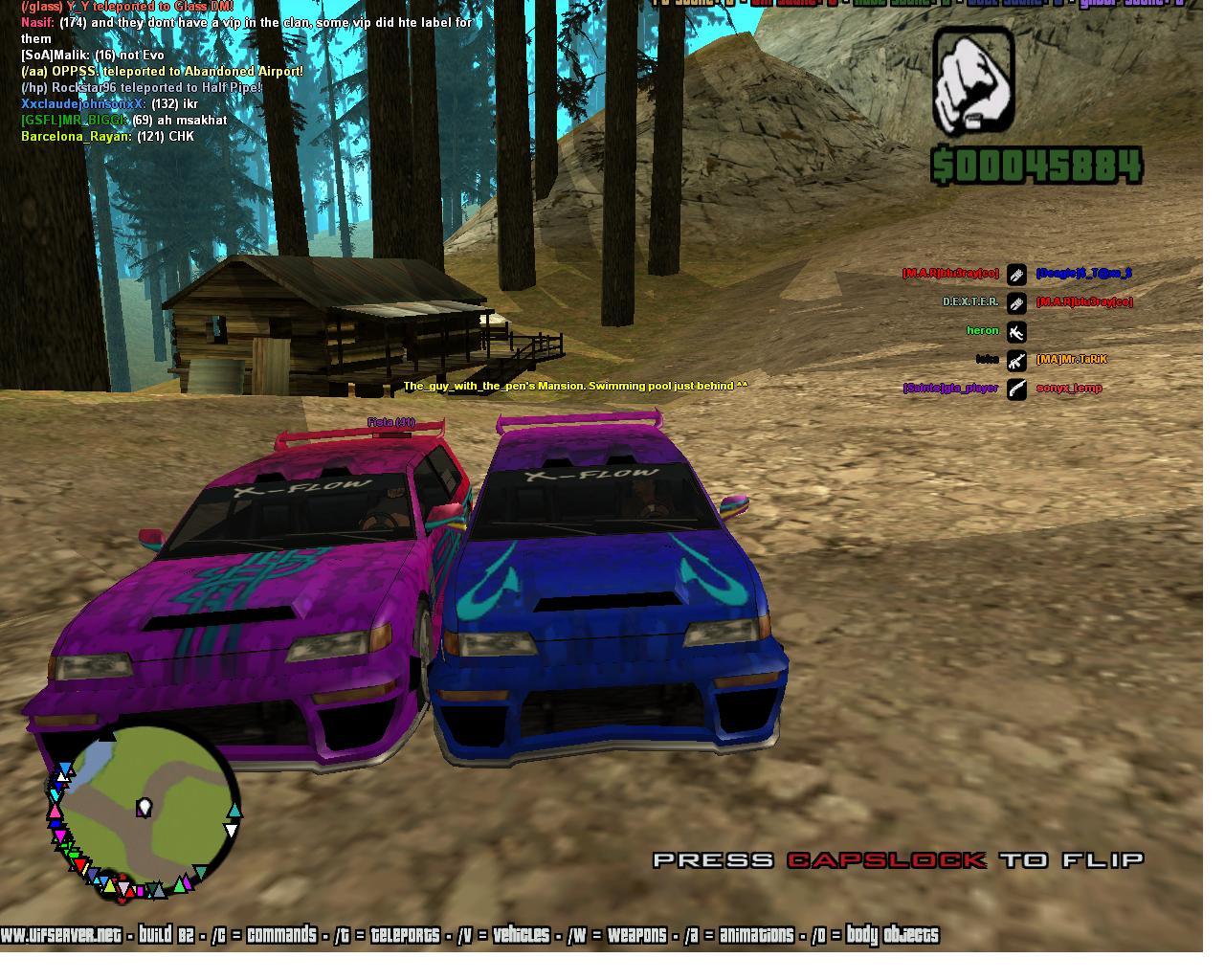Select sonyx_temp in the kill feed

1069,389
